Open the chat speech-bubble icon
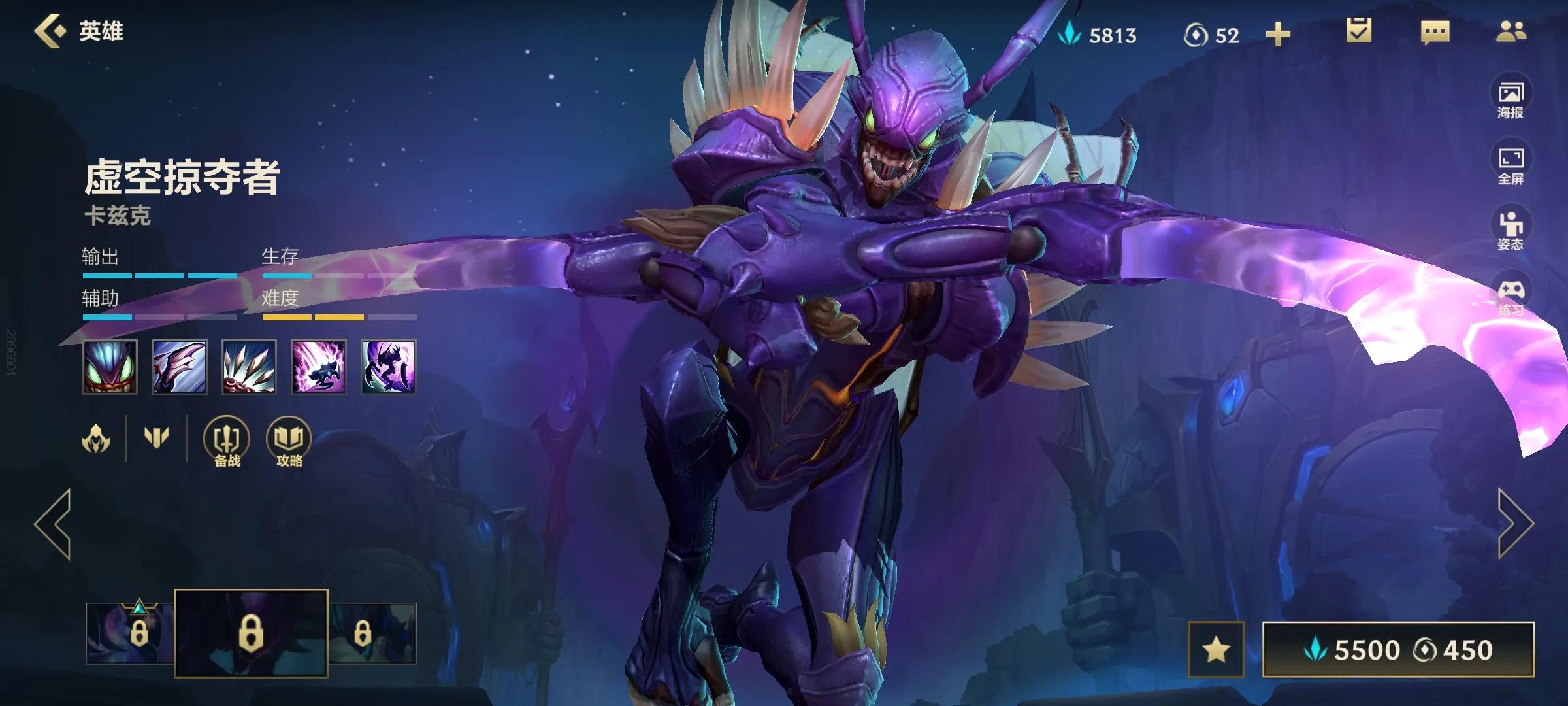This screenshot has width=1568, height=706. point(1435,33)
